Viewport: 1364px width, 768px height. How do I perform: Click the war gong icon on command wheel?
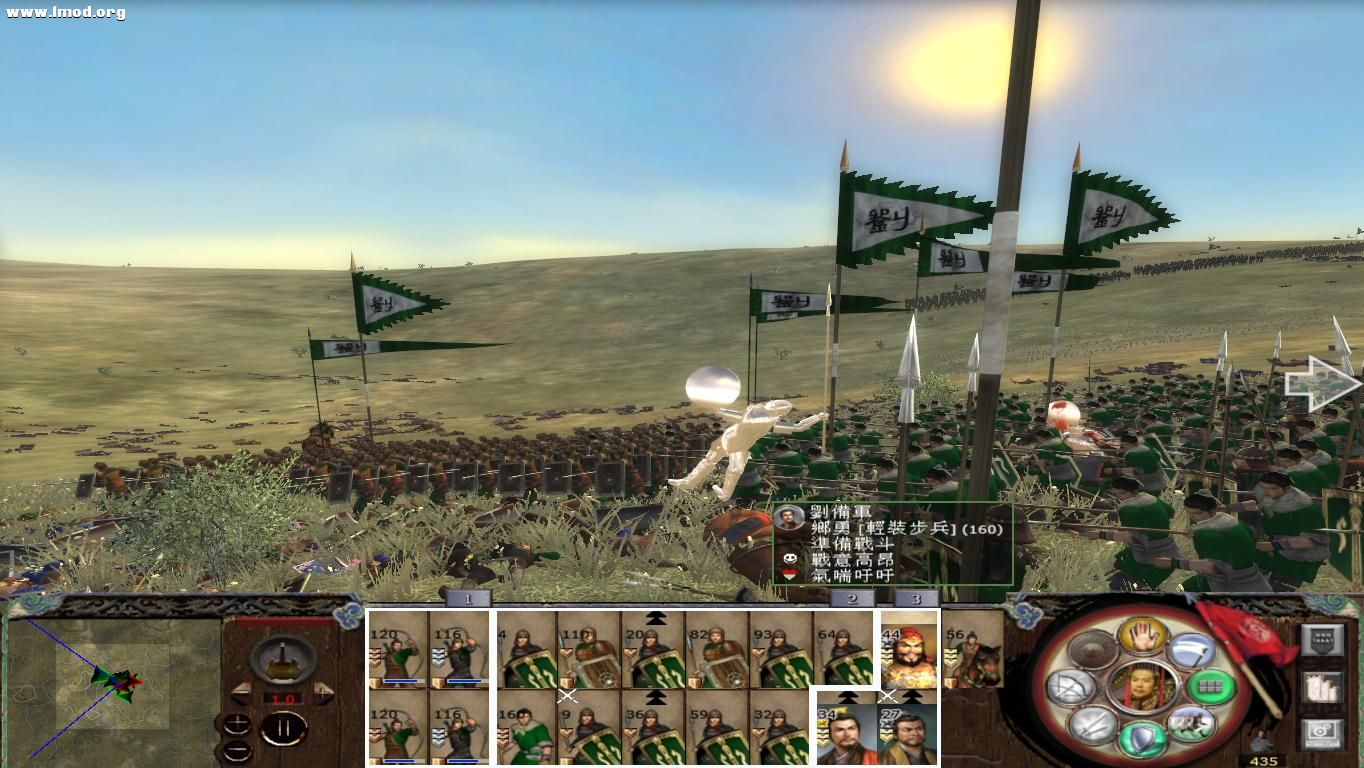tap(1090, 649)
